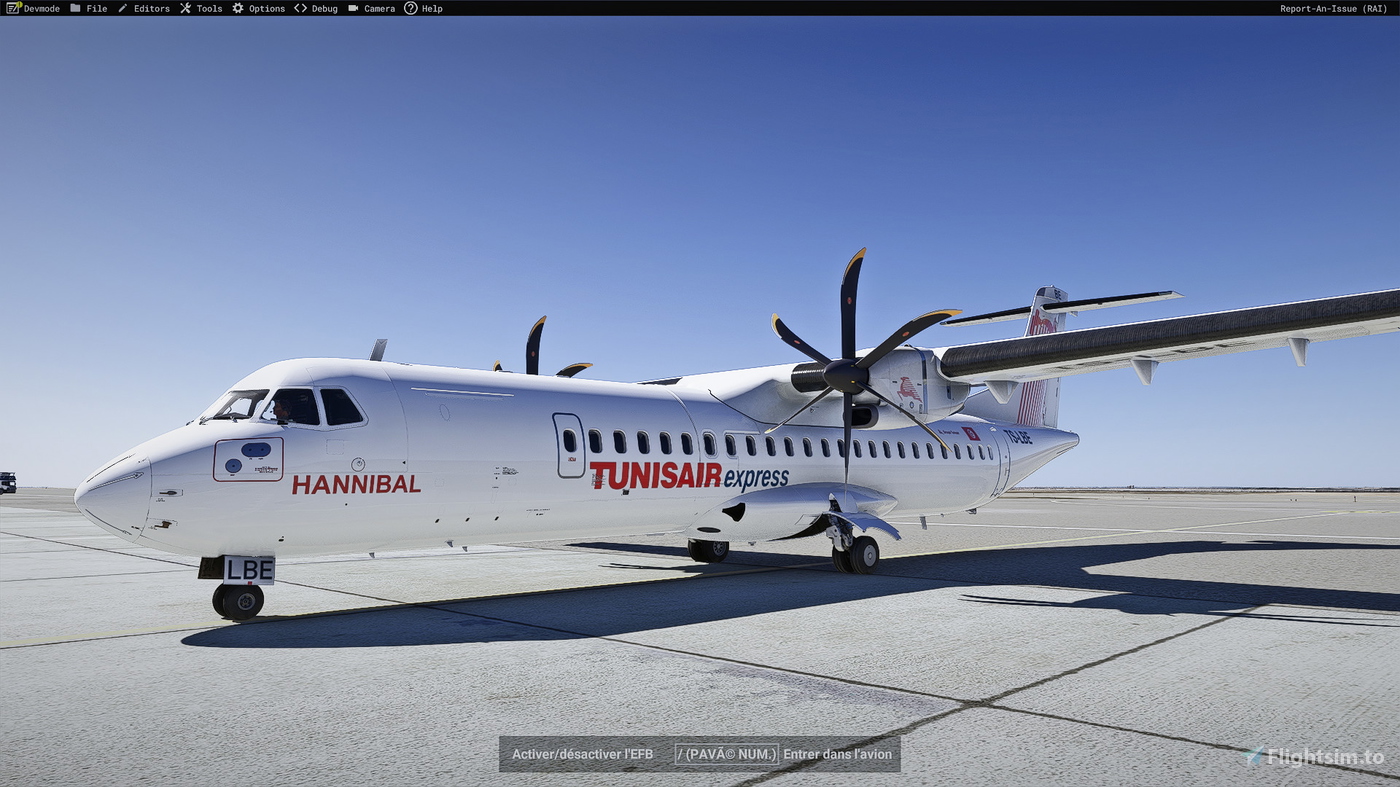Click the camera icon in the menu bar
Screen dimensions: 1400x787
(352, 8)
